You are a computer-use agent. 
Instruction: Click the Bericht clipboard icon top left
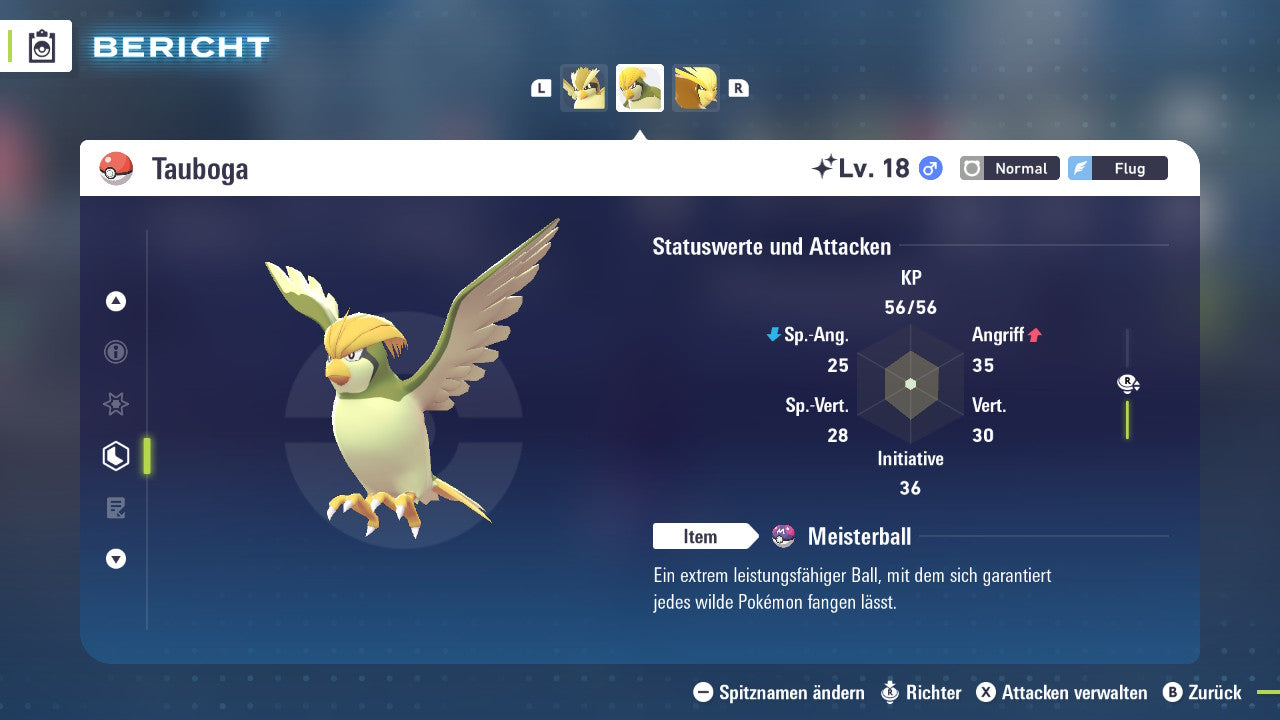click(42, 46)
